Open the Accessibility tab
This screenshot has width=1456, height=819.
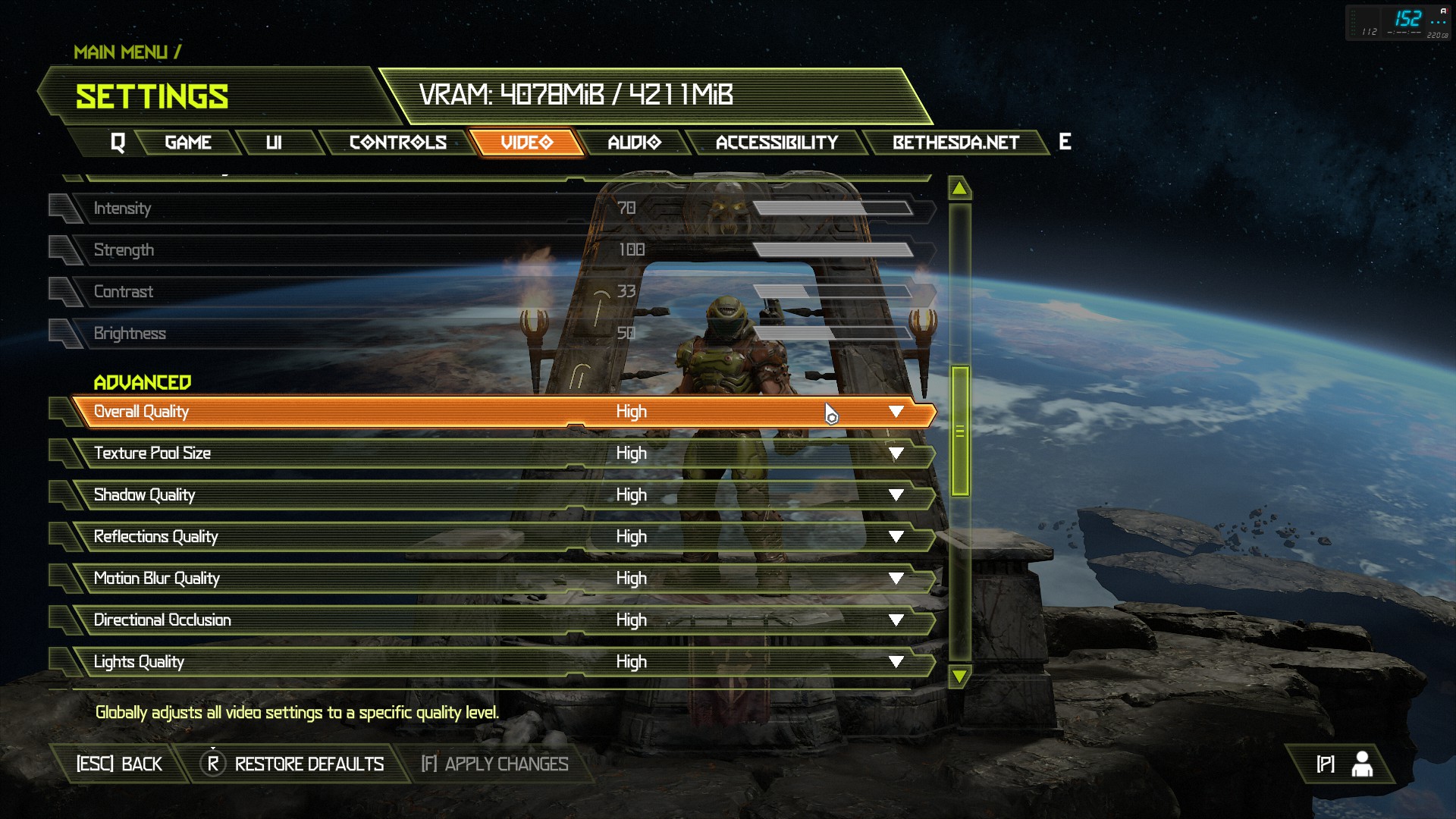[777, 143]
